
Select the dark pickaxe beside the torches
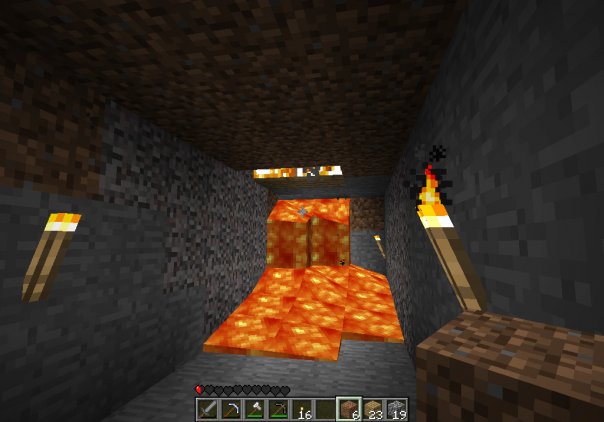click(277, 409)
